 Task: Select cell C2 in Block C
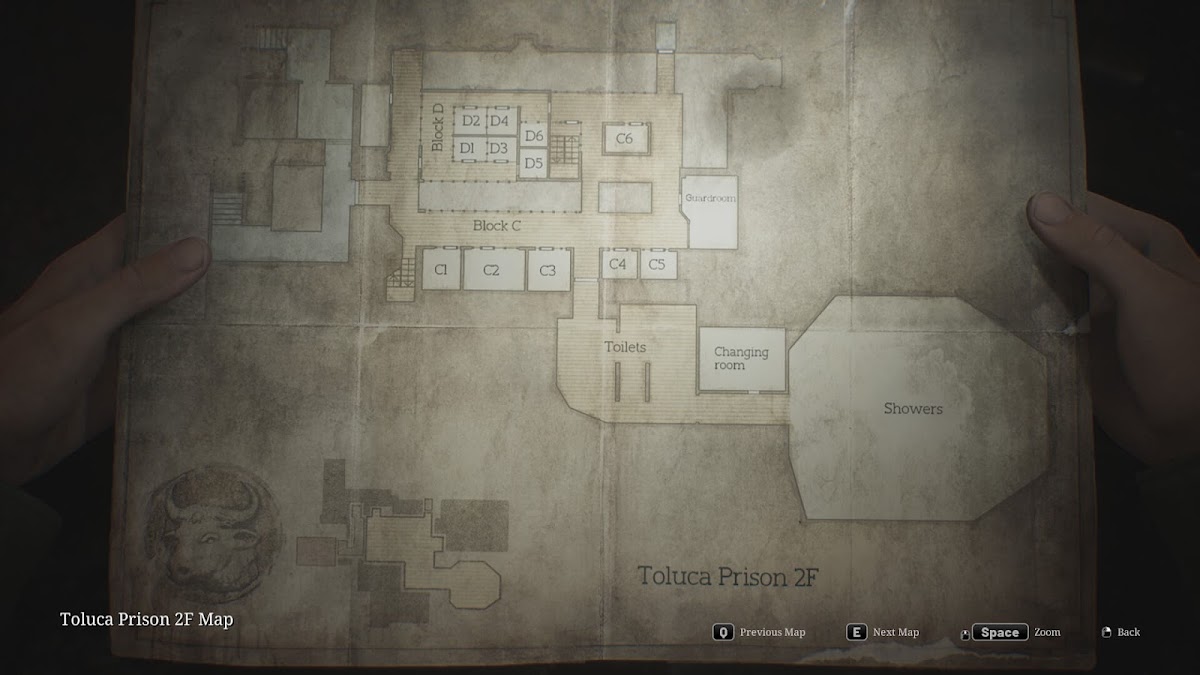click(492, 270)
